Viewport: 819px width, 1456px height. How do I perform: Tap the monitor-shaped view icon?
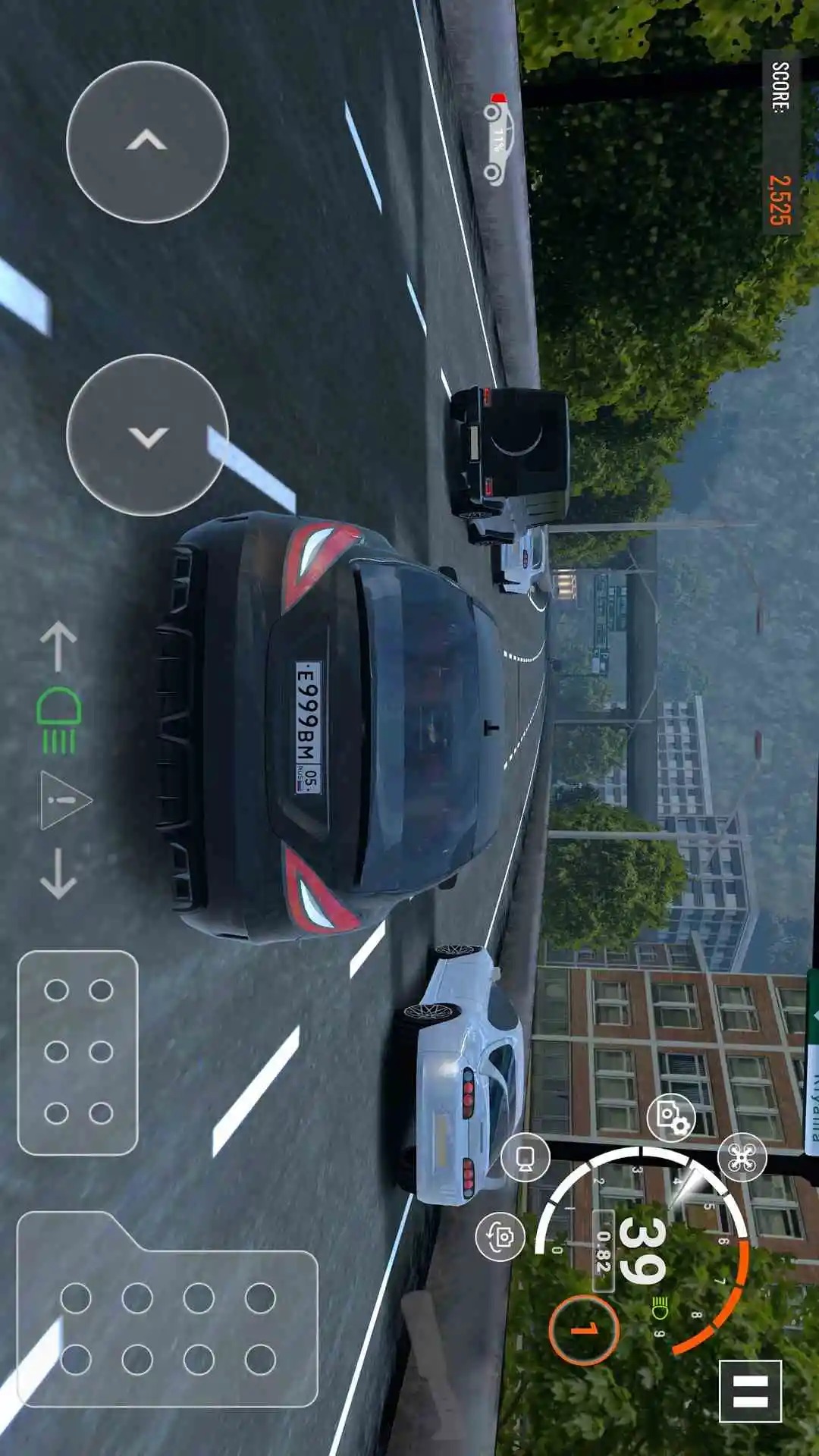(x=526, y=1157)
